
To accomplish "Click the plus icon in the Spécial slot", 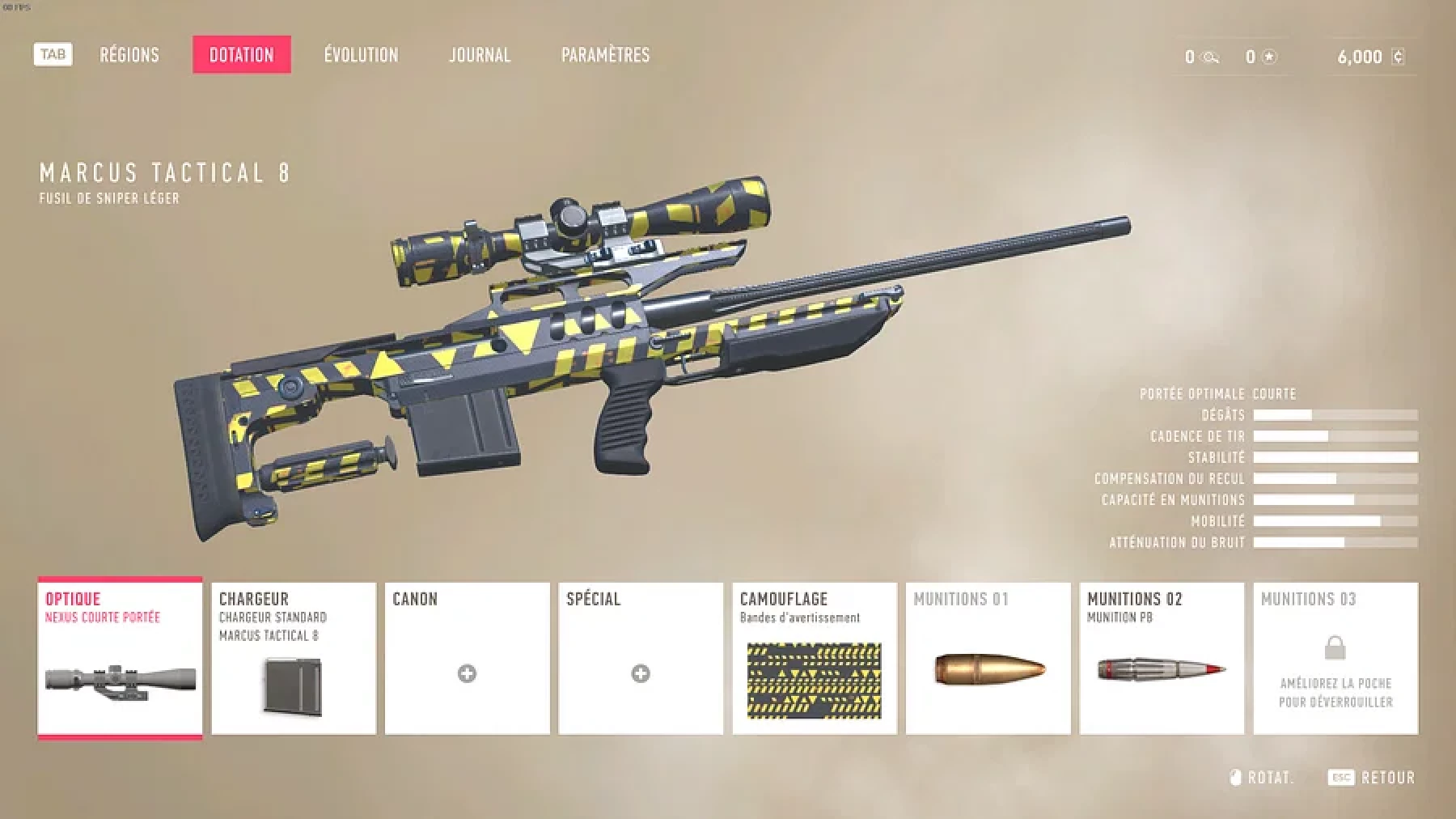I will [x=641, y=674].
